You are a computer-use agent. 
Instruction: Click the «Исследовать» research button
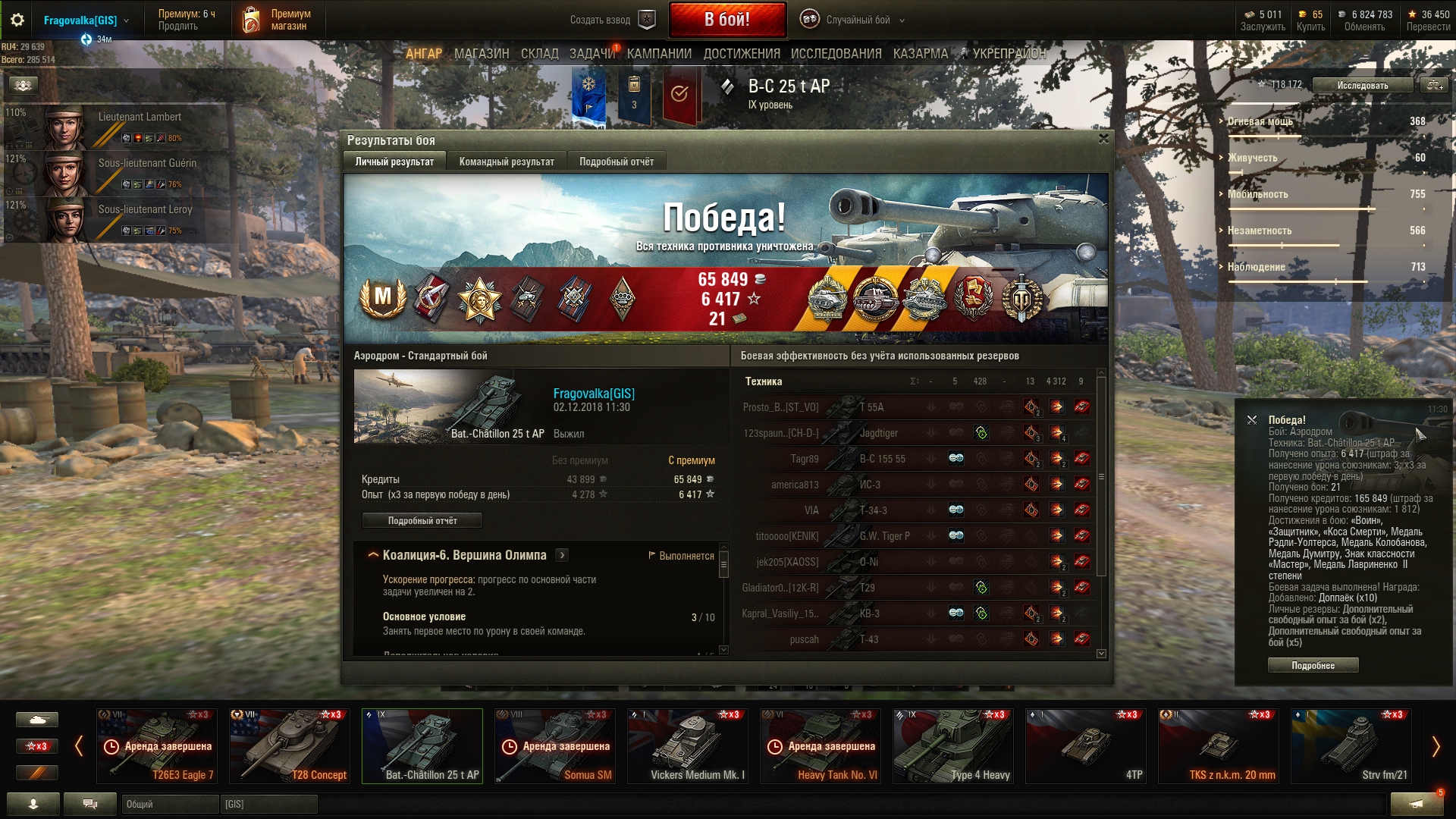(1362, 86)
